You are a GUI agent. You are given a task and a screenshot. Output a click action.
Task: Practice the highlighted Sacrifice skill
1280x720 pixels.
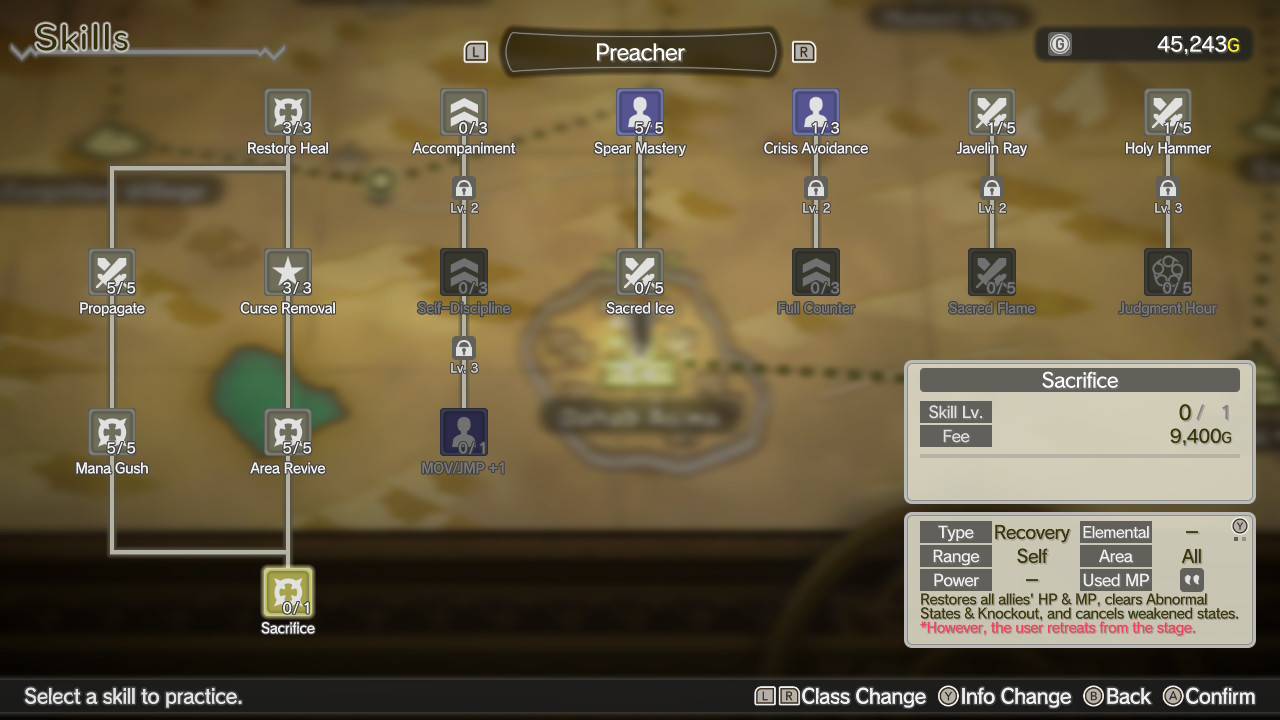click(288, 592)
